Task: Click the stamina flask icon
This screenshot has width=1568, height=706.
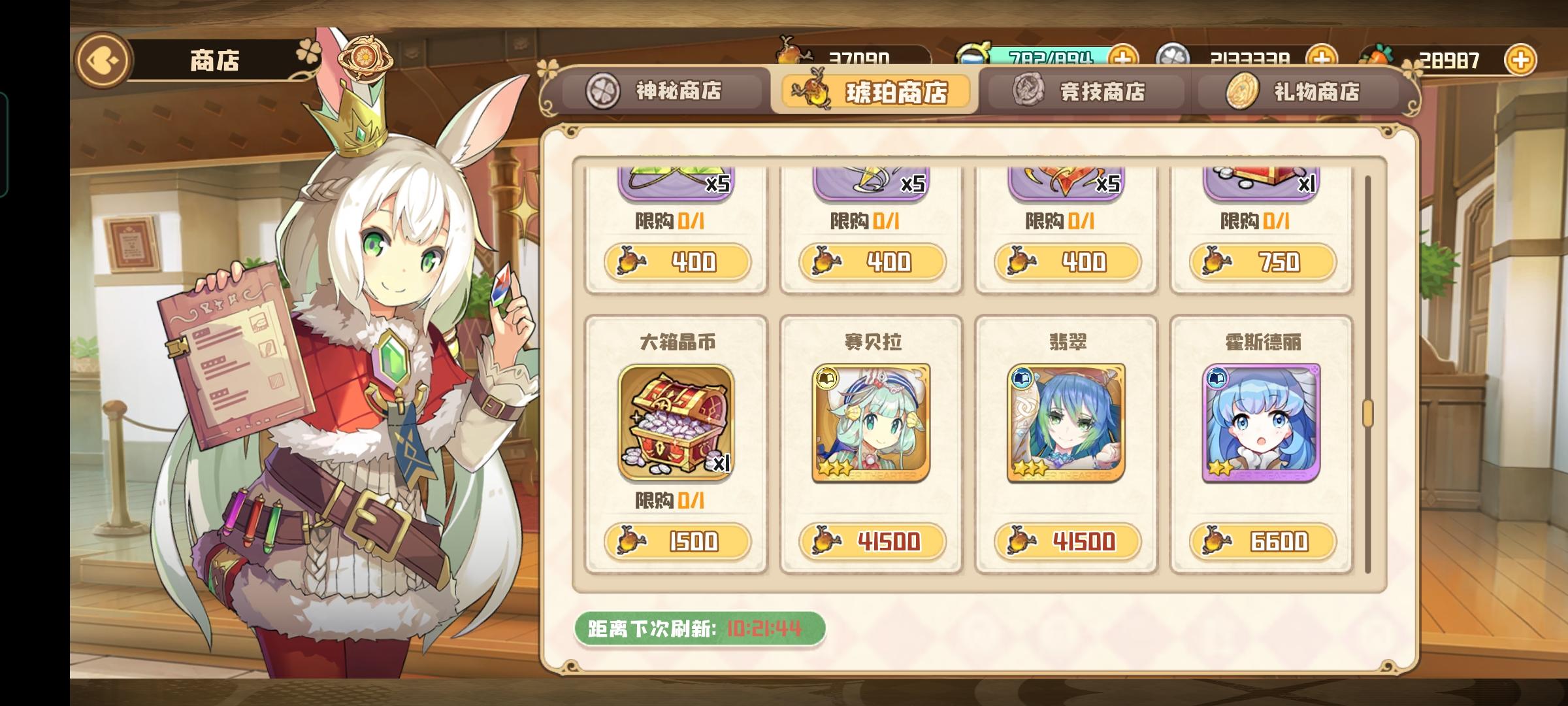Action: (973, 51)
